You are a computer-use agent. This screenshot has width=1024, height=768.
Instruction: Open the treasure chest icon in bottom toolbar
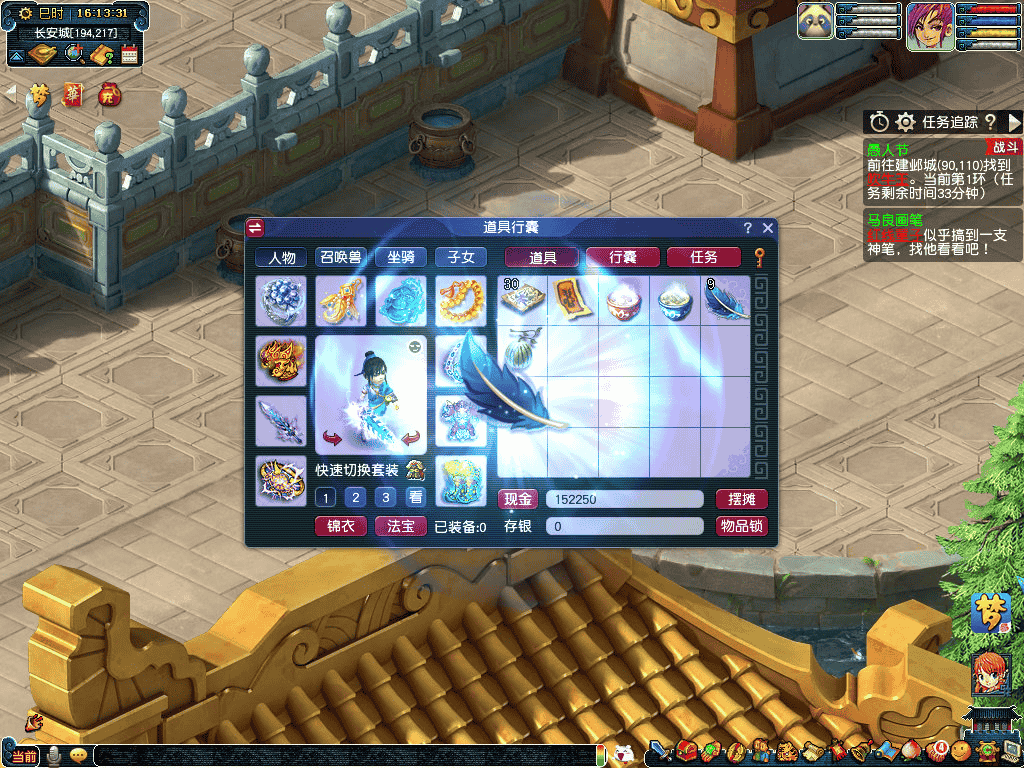click(686, 749)
